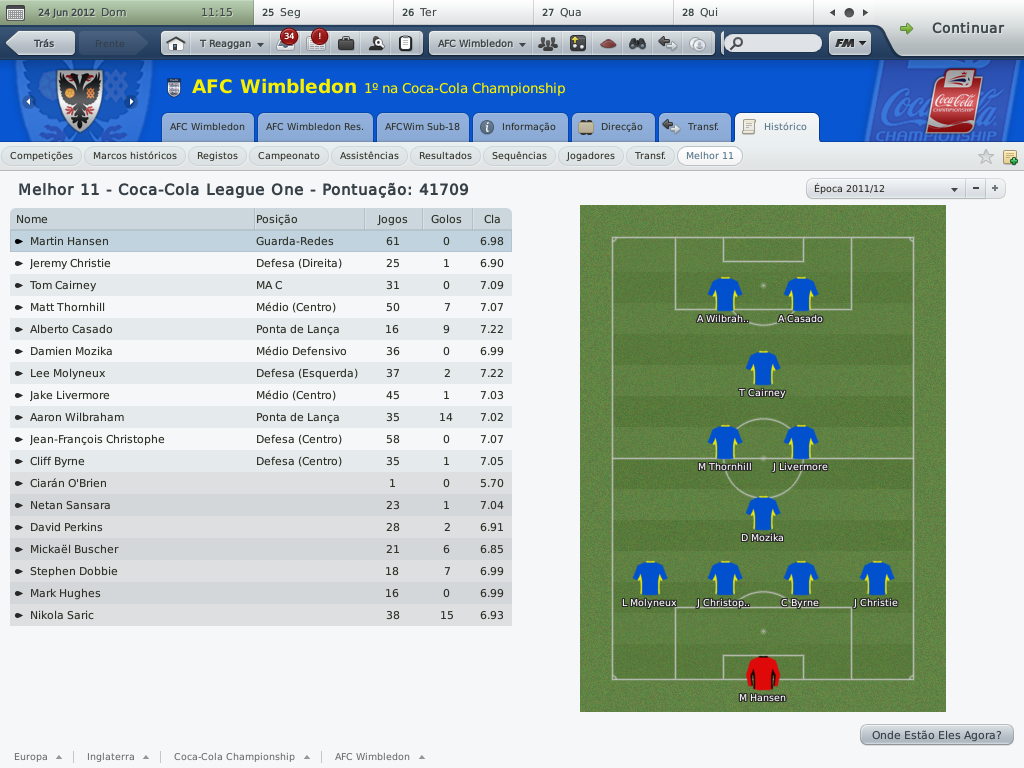
Task: Select the Sequências sub-tab
Action: point(520,156)
